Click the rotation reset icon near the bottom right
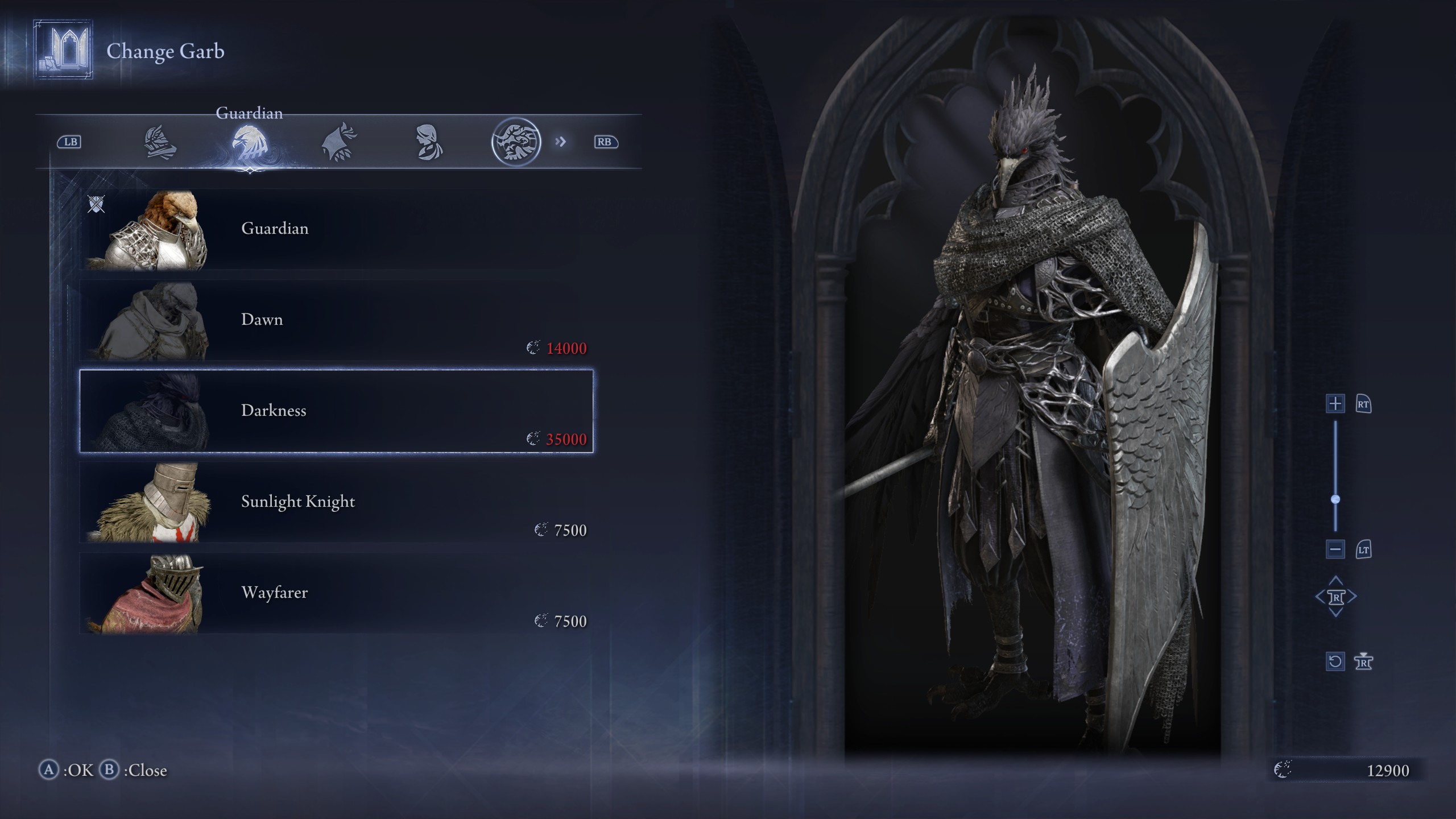1456x819 pixels. pos(1335,661)
